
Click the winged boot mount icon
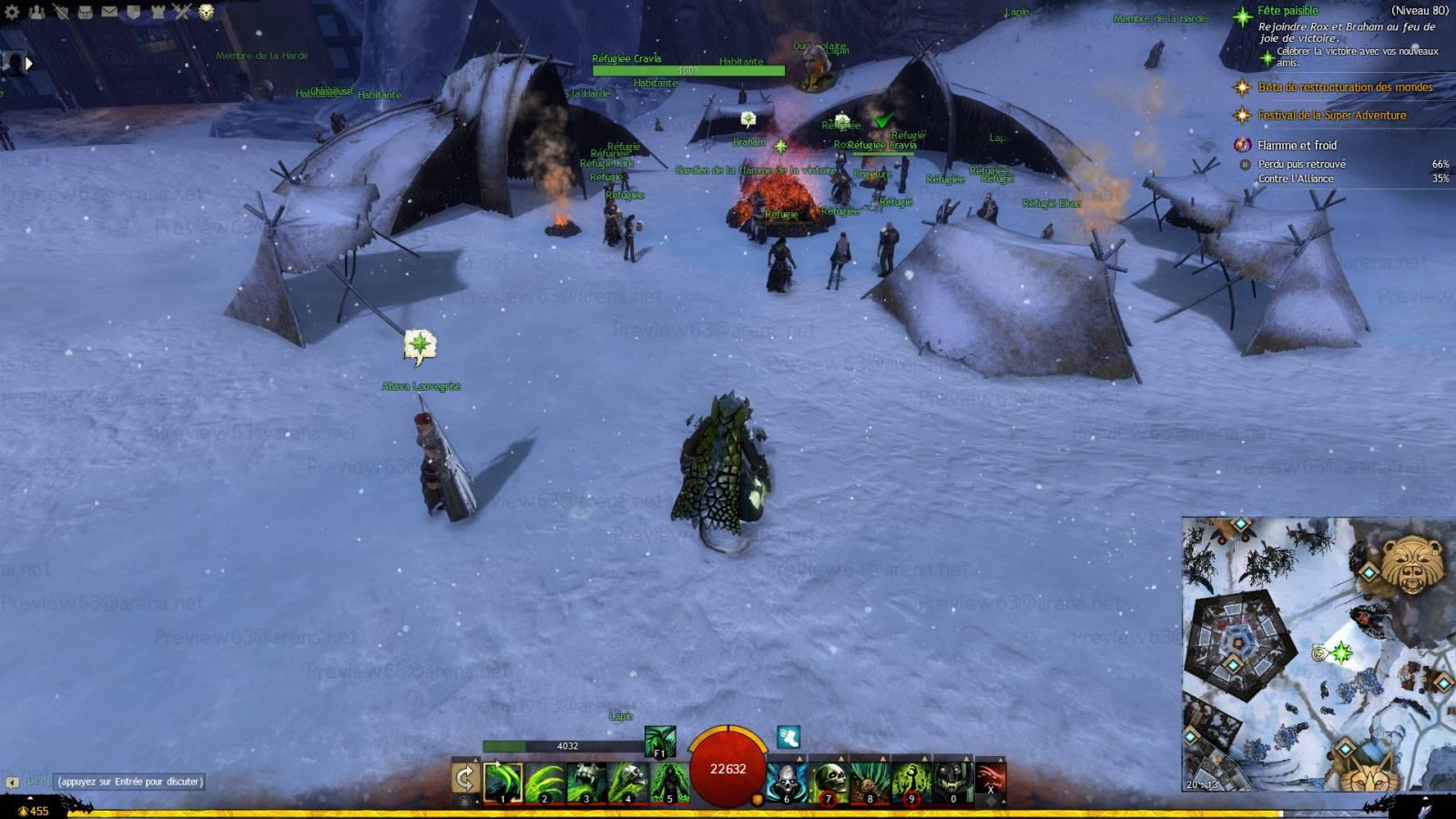(x=788, y=737)
